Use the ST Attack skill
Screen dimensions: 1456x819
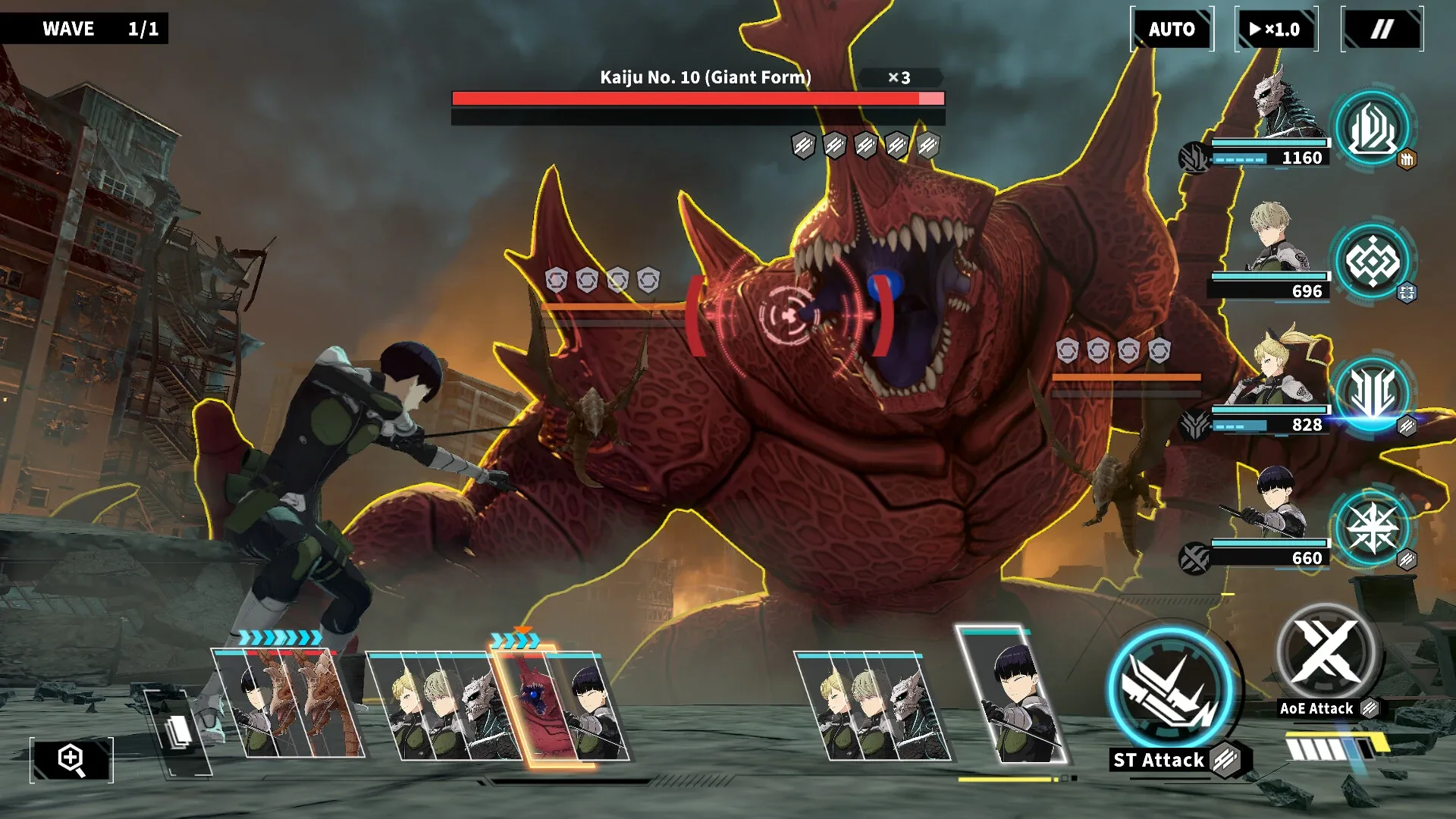(1170, 690)
